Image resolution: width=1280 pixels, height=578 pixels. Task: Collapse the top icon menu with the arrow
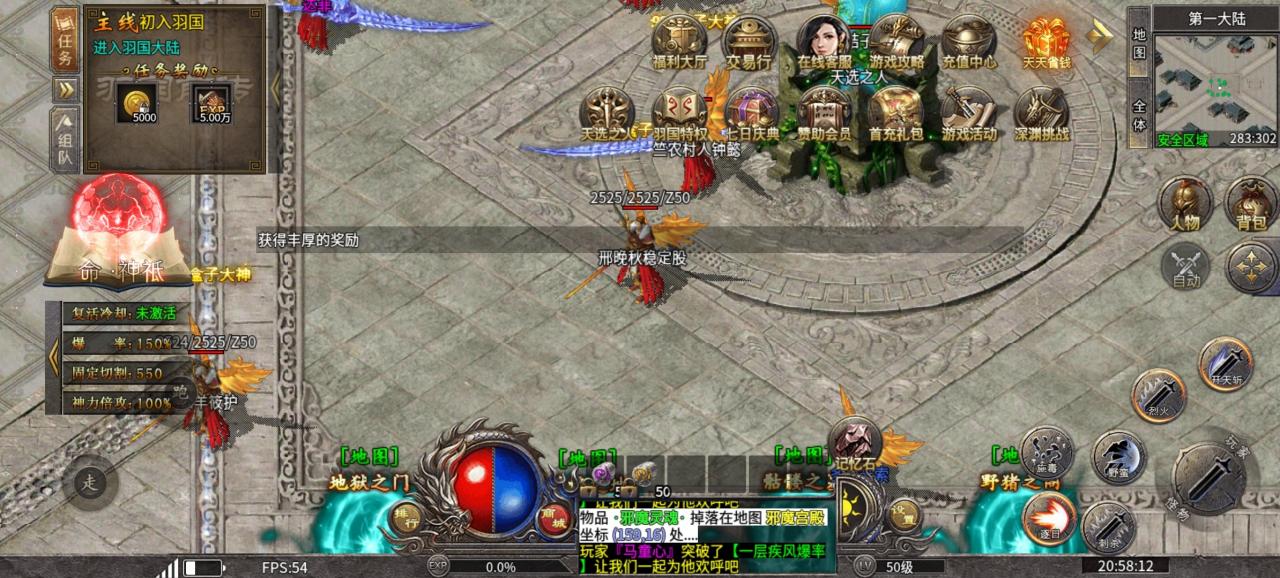[x=1100, y=34]
